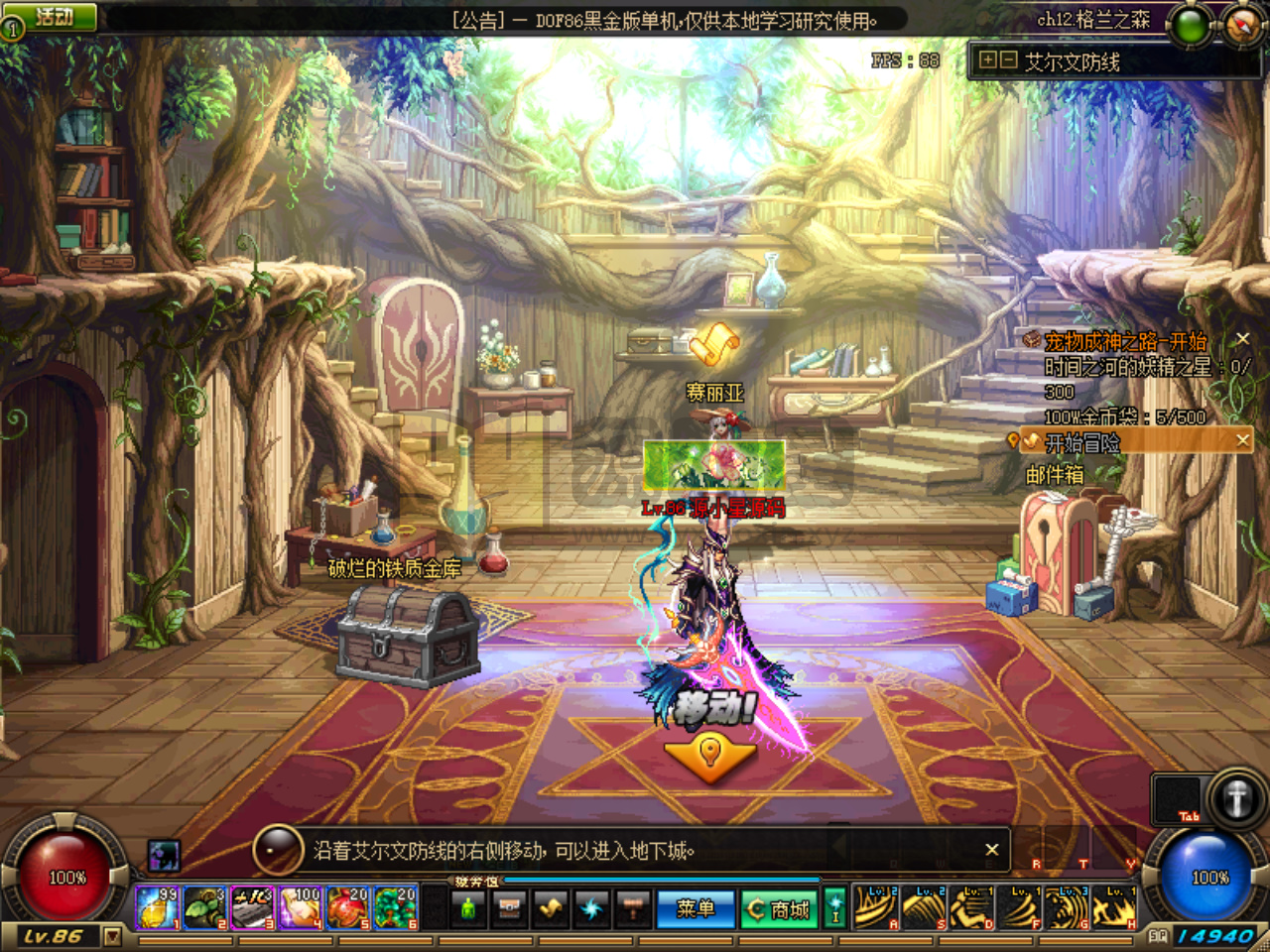The height and width of the screenshot is (952, 1270).
Task: Open the compass map icon
Action: pos(1243,24)
